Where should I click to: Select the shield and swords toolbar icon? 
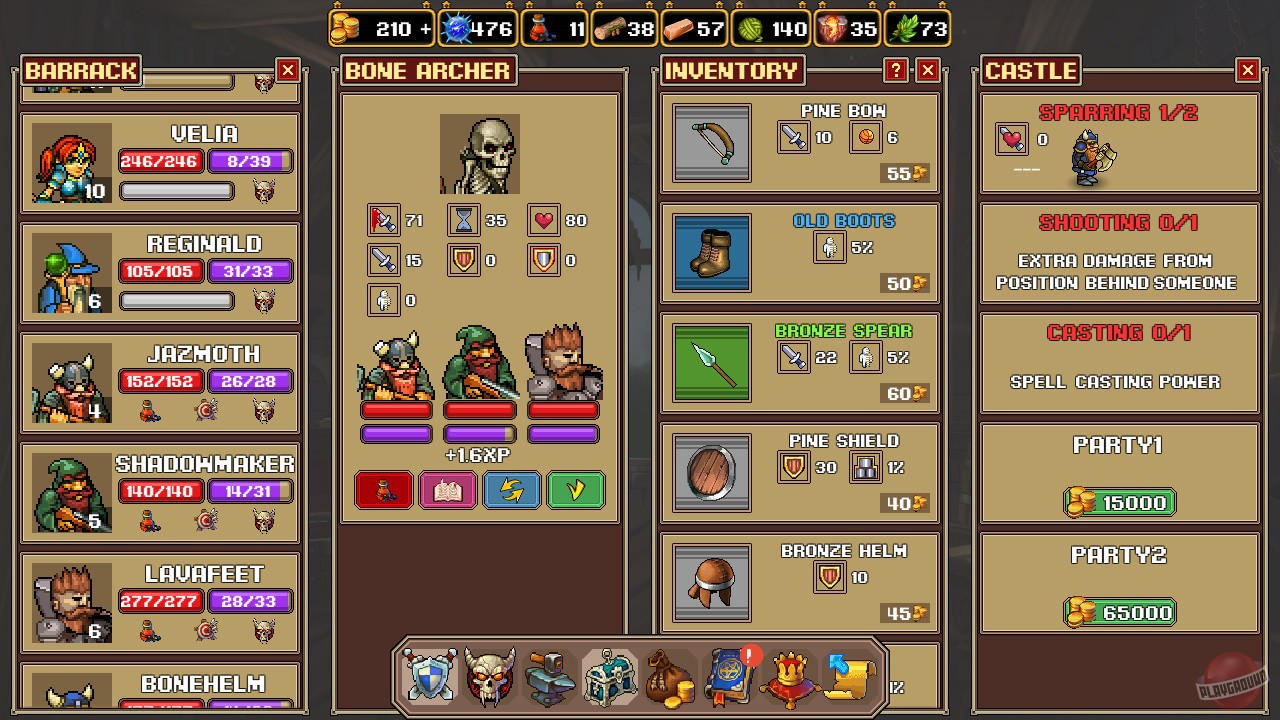(x=429, y=676)
